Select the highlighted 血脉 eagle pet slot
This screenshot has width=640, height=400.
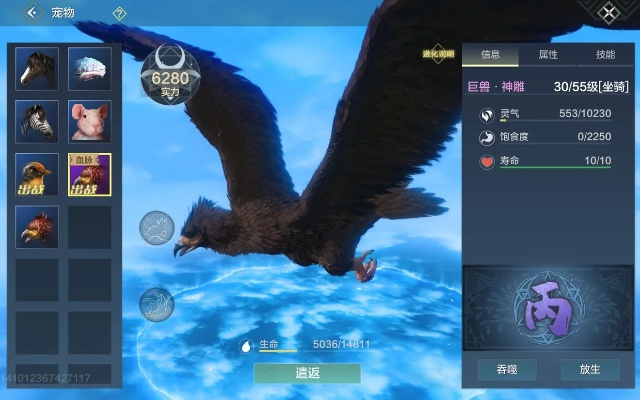[x=89, y=174]
